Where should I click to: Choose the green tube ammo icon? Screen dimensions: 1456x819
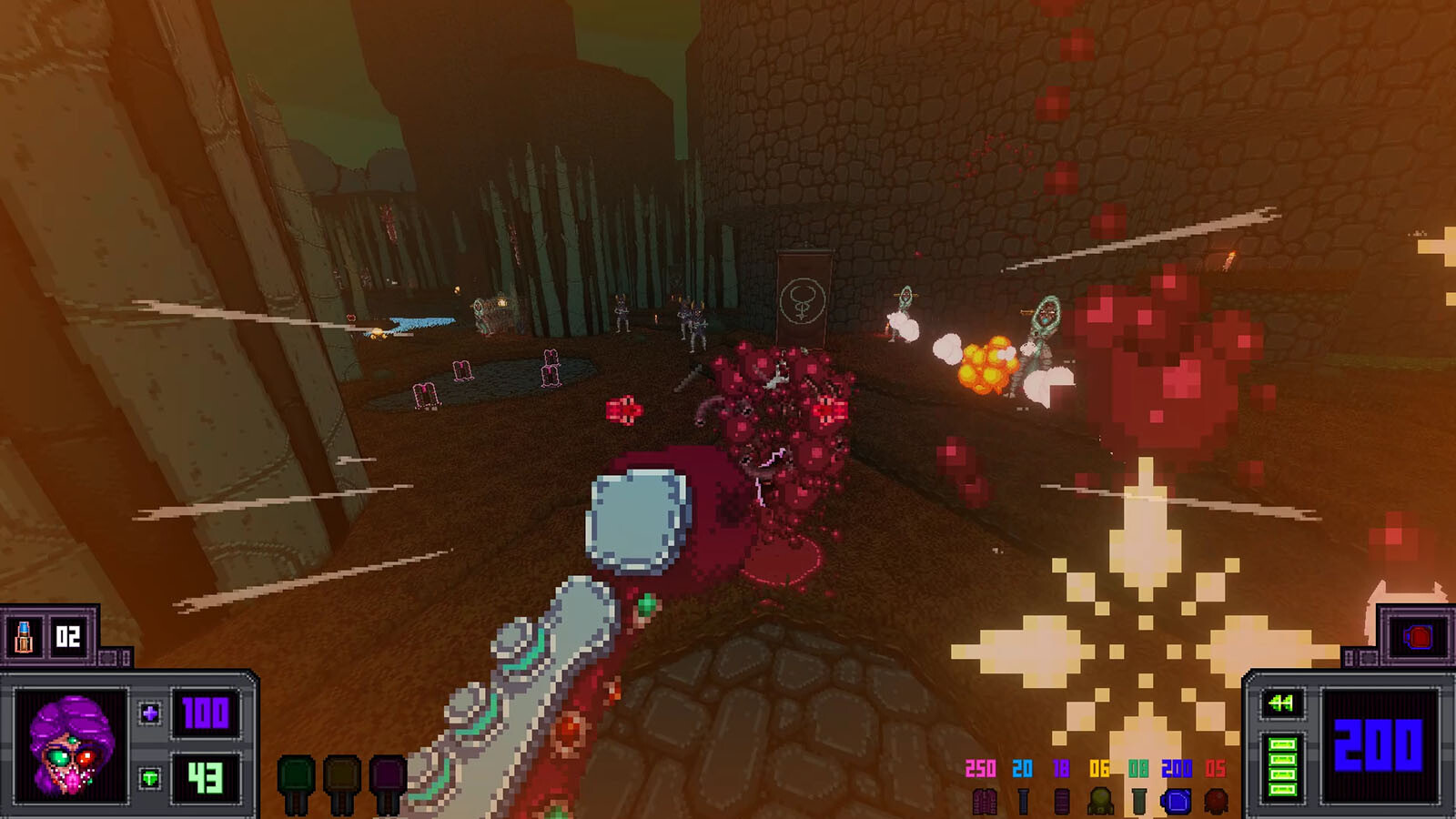tap(1138, 801)
